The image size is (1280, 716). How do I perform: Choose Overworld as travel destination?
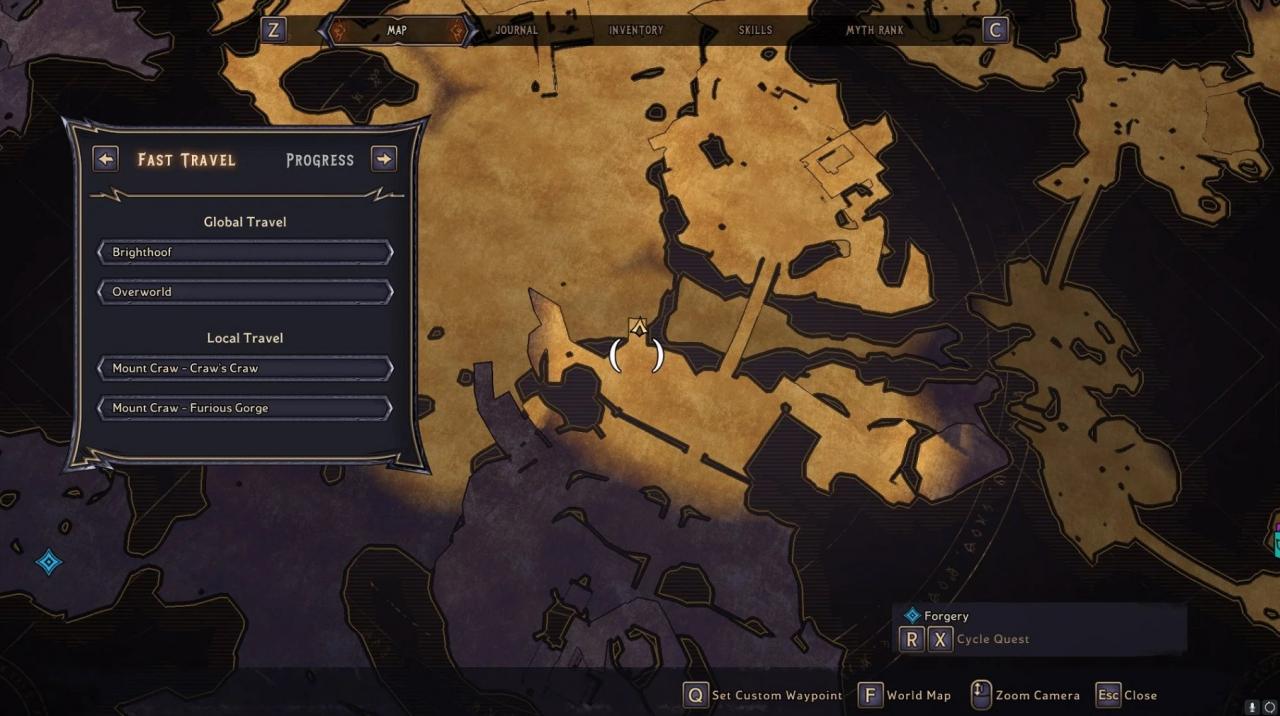pos(245,292)
